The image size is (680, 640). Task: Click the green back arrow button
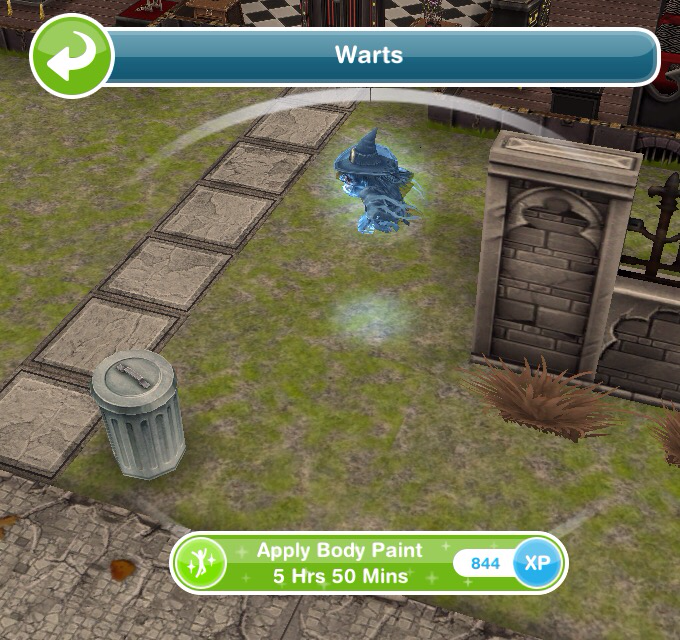point(70,56)
